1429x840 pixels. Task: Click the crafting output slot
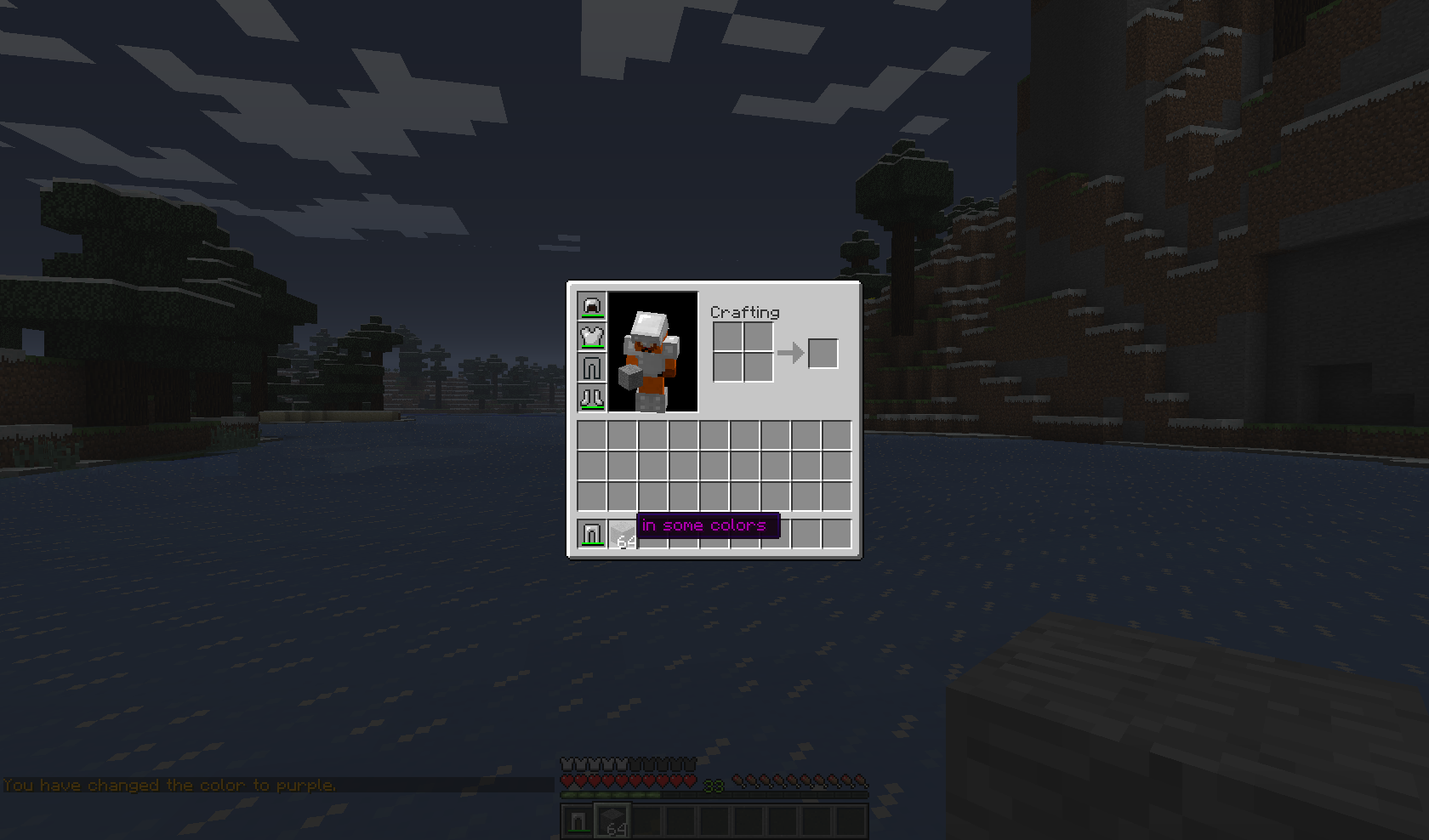coord(822,355)
